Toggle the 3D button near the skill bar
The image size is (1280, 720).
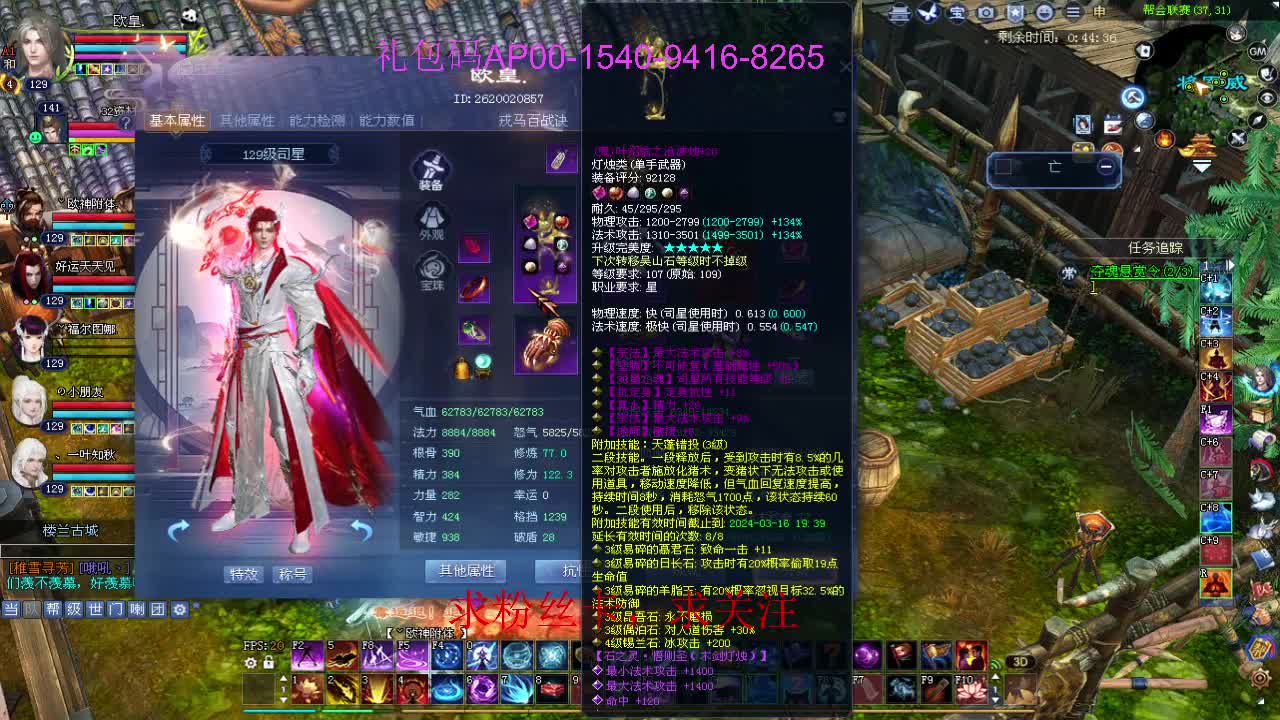point(1021,661)
